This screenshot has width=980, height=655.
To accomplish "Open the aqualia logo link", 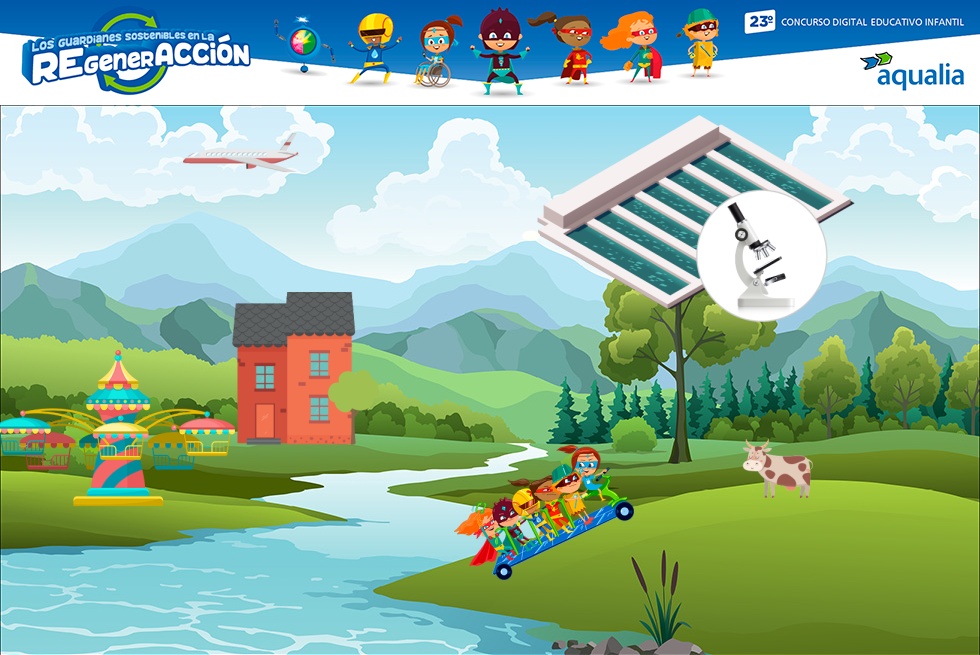I will click(911, 70).
